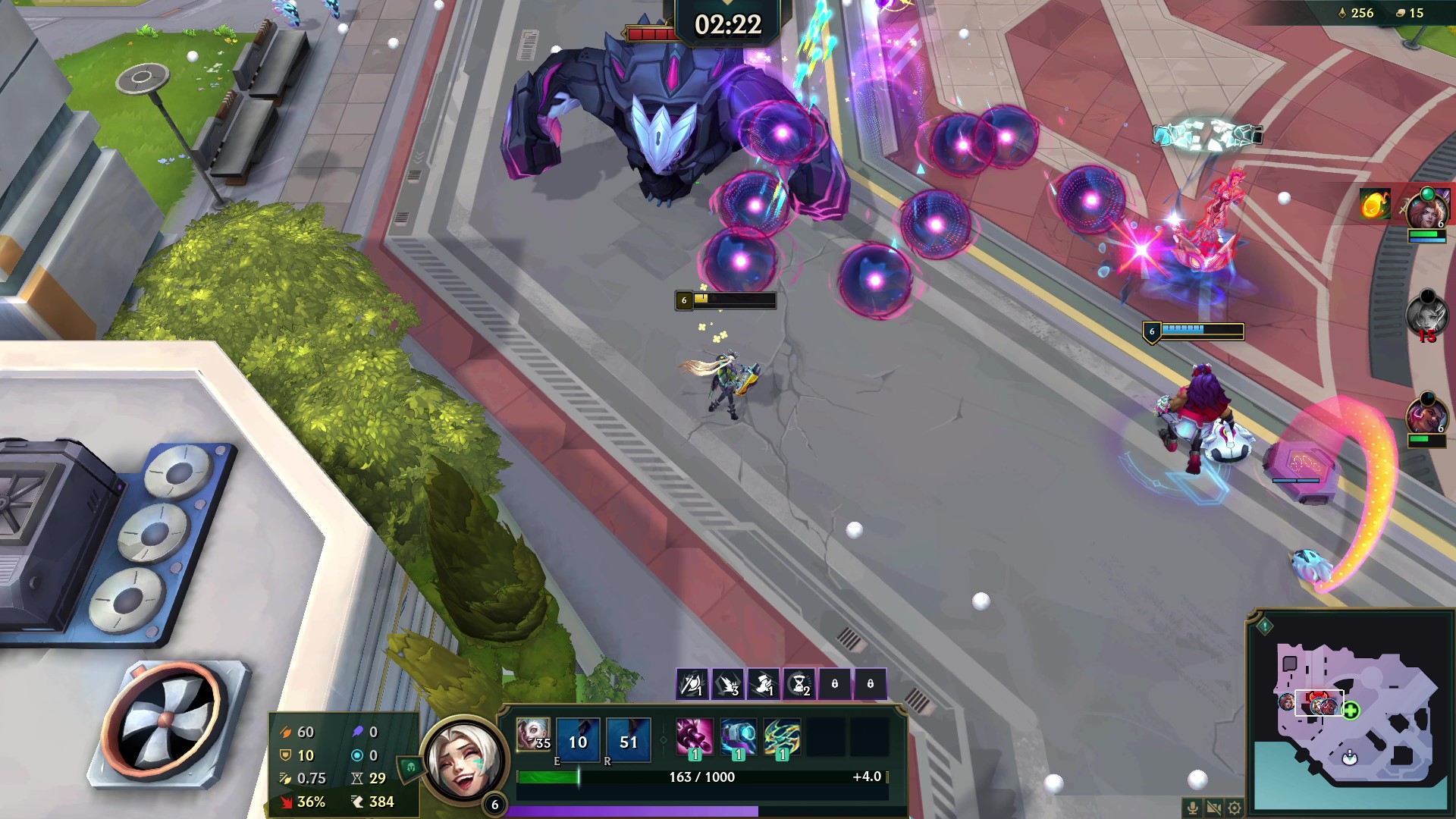Toggle the crossed-out camera button
1456x819 pixels.
pos(1214,808)
